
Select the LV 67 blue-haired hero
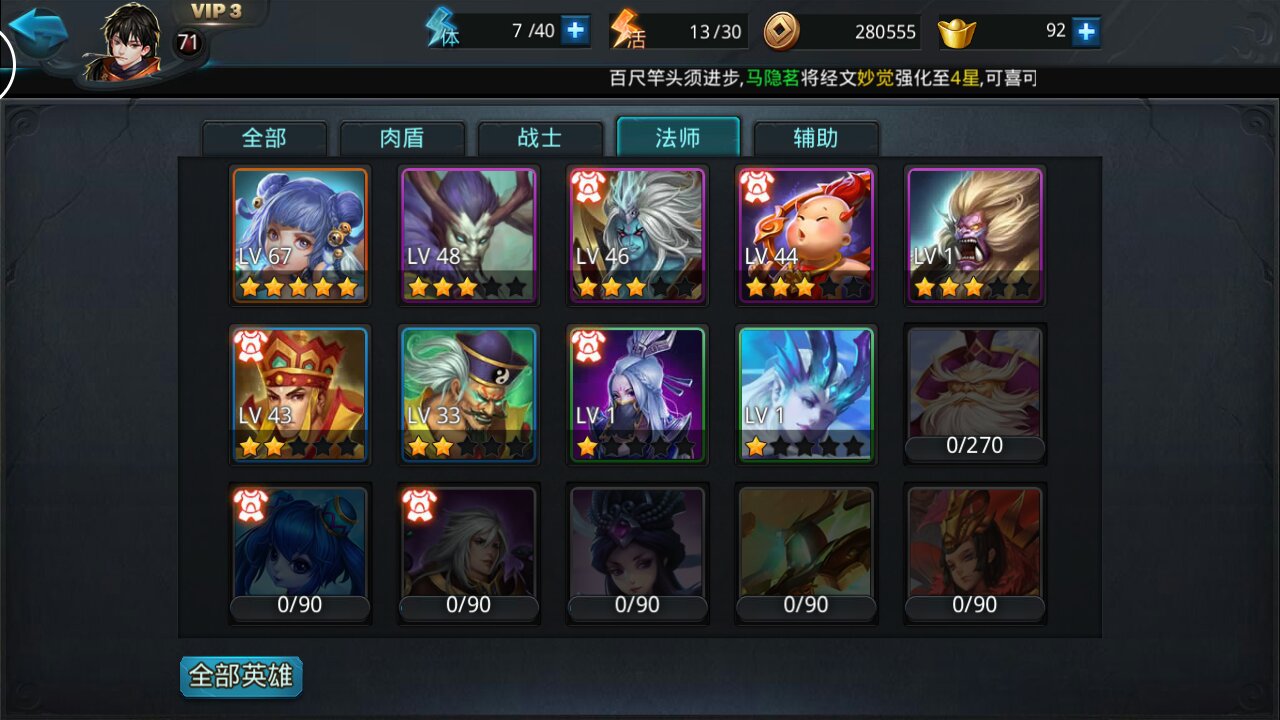300,235
